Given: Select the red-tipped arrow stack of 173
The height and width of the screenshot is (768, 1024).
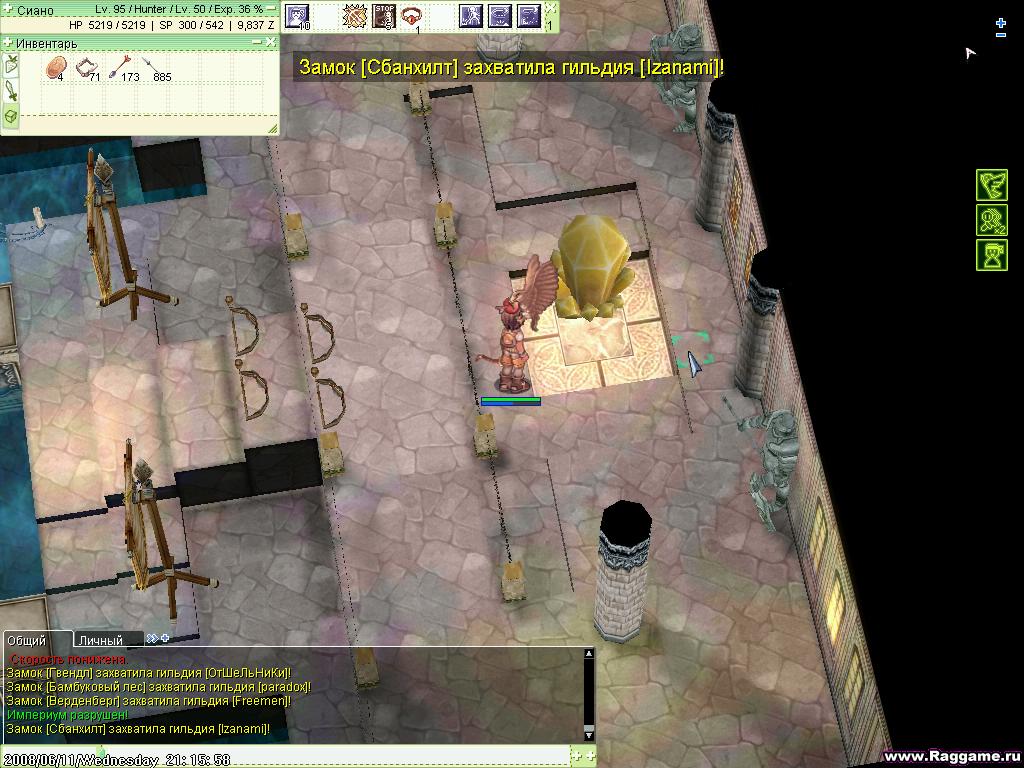Looking at the screenshot, I should click(x=124, y=68).
